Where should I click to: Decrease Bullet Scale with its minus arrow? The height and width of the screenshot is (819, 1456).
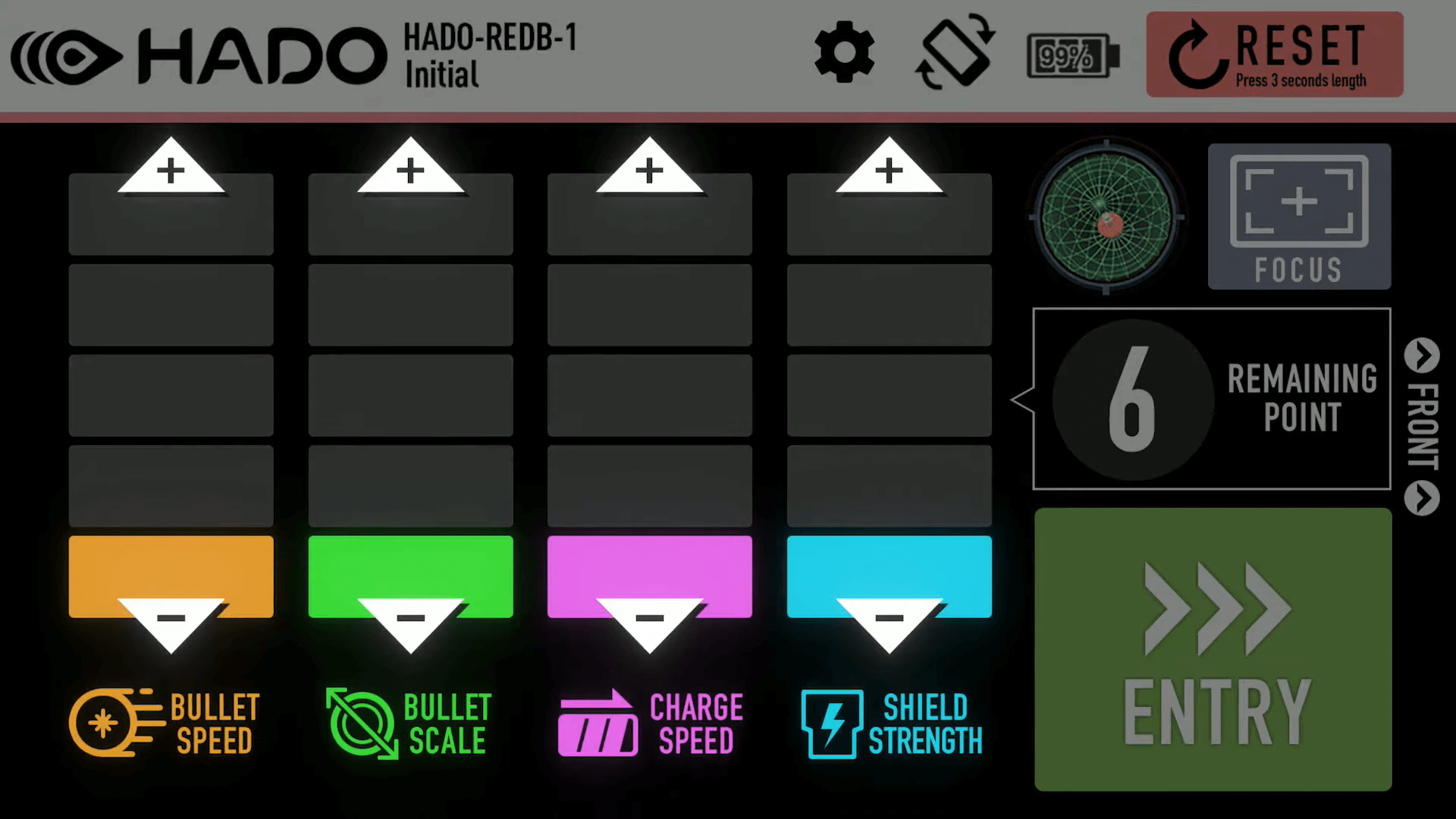coord(410,622)
